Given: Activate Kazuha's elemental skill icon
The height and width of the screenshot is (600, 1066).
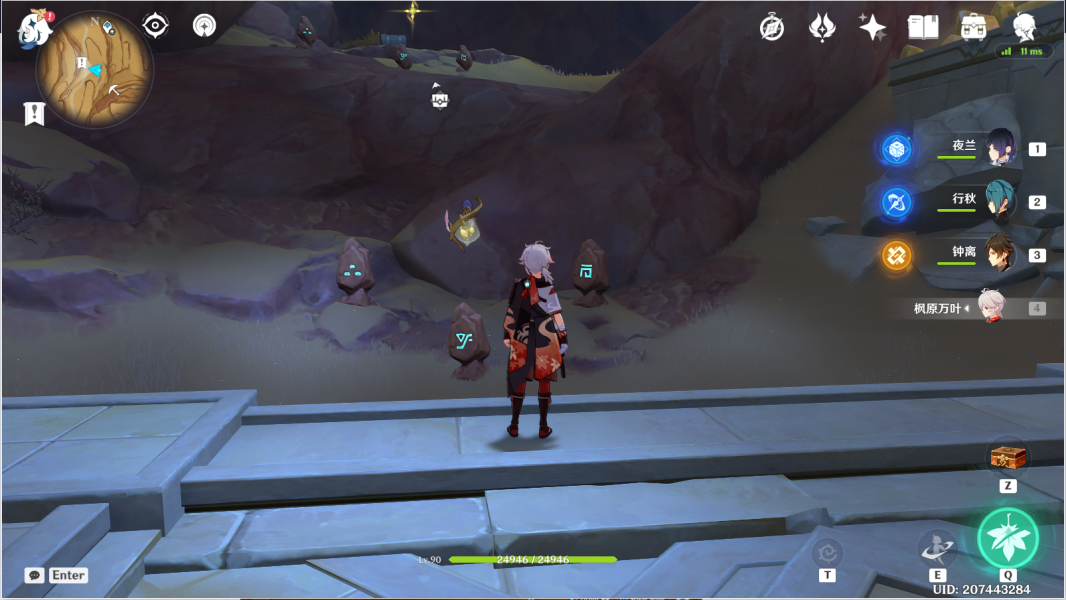Looking at the screenshot, I should [937, 547].
